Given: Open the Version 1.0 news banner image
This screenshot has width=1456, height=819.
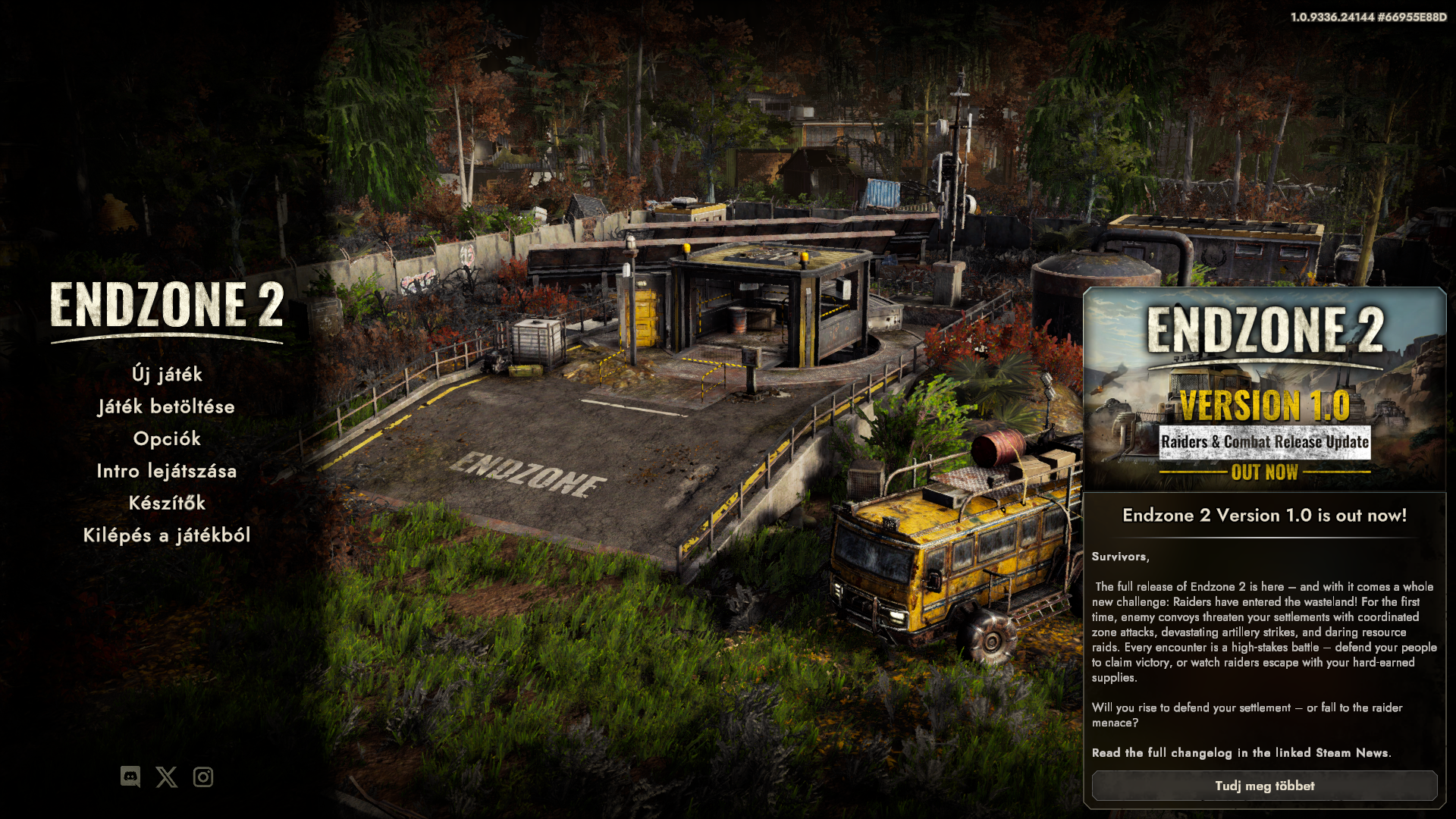Looking at the screenshot, I should (x=1264, y=389).
